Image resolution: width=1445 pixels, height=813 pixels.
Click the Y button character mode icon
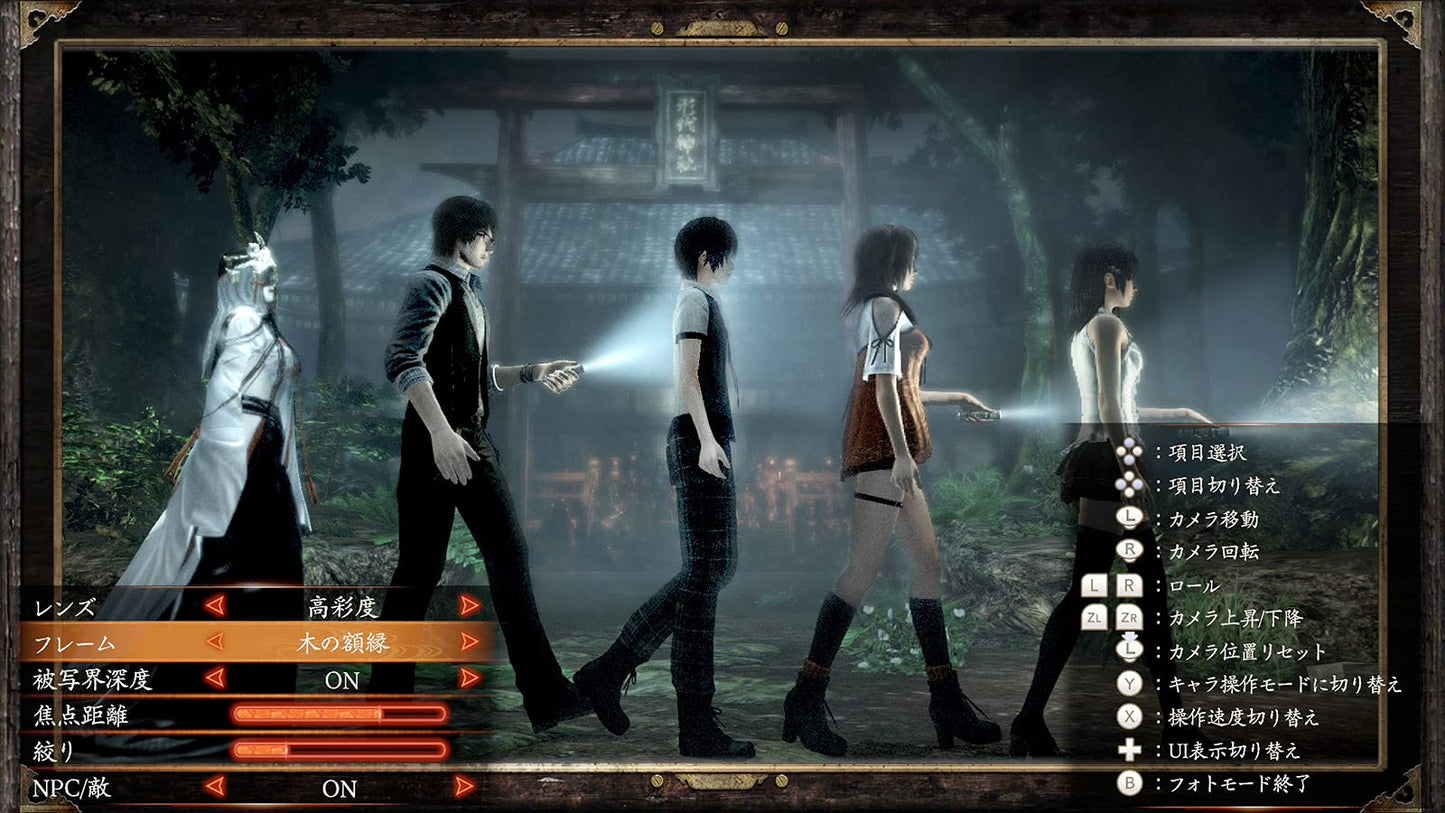[1128, 682]
